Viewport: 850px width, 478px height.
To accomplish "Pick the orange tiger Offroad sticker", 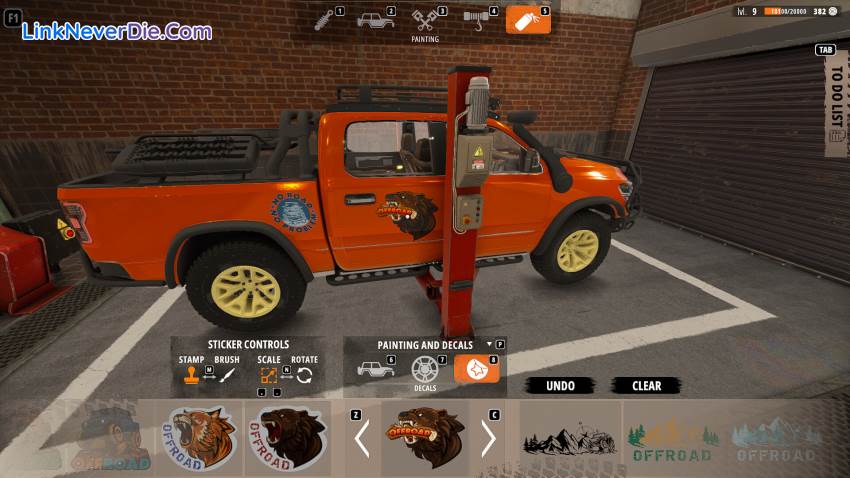I will 200,438.
